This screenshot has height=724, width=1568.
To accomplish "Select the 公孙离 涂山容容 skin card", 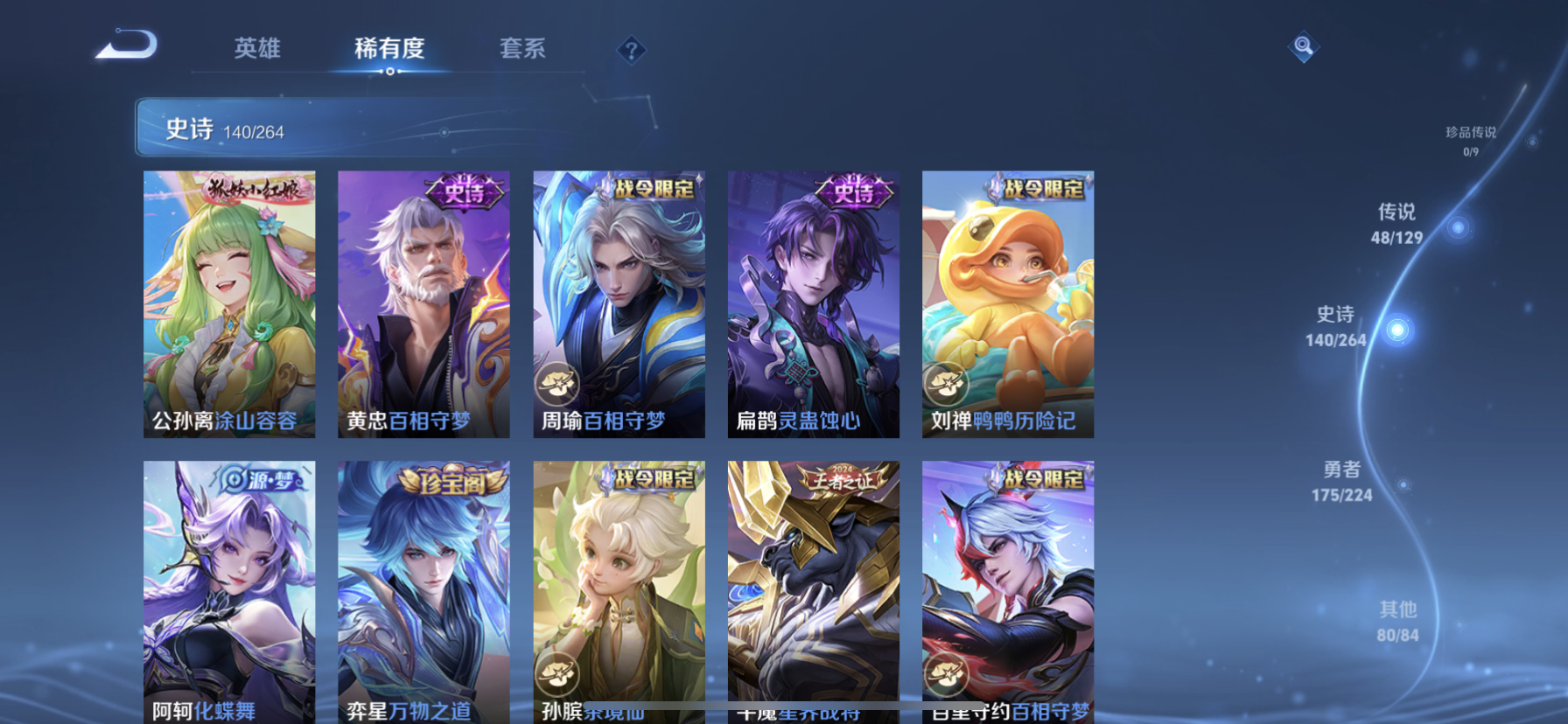I will (x=229, y=303).
